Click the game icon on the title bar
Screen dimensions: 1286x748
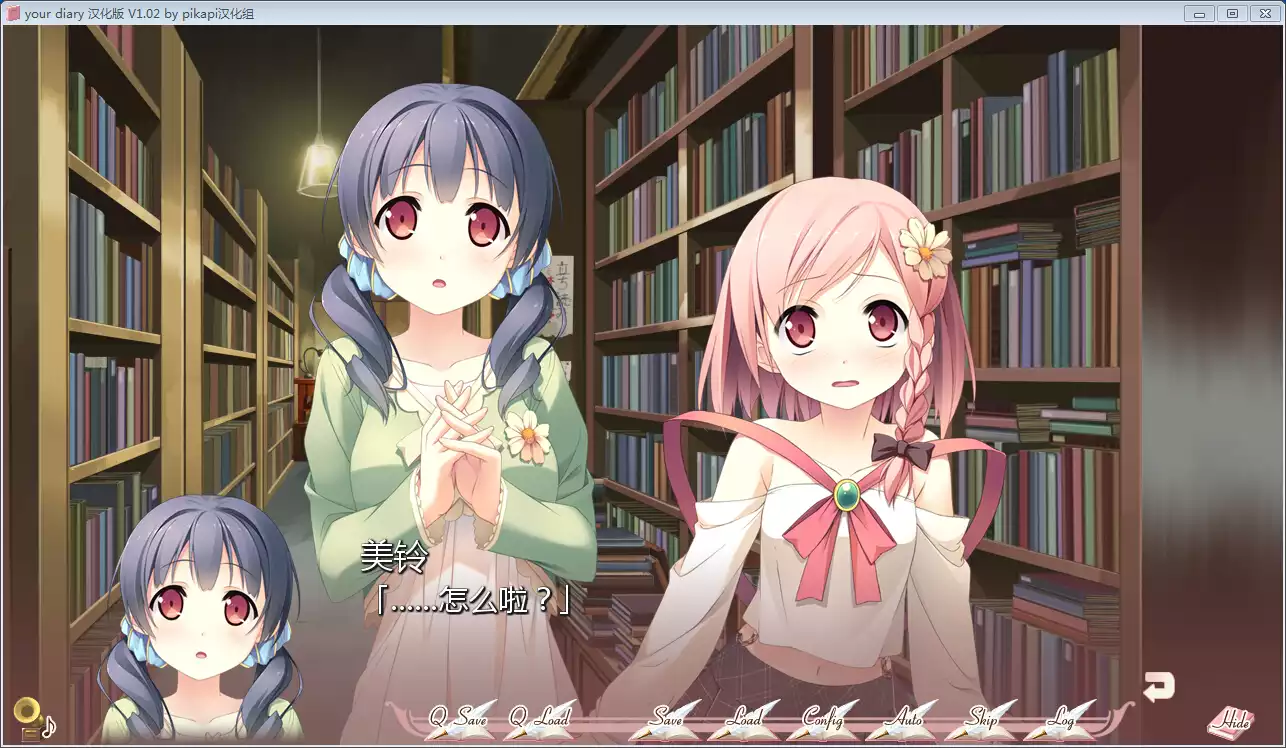click(x=13, y=13)
